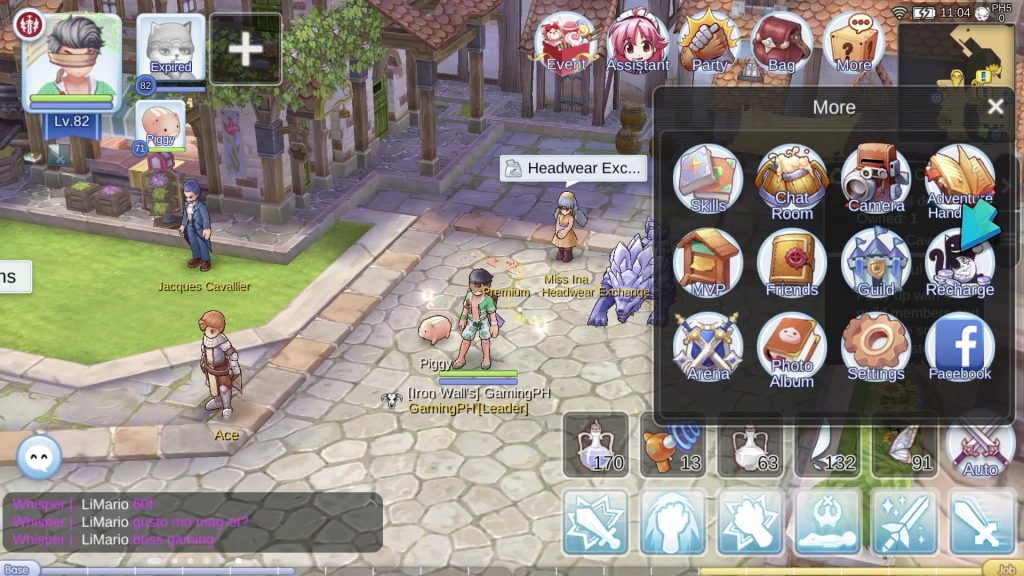This screenshot has width=1024, height=576.
Task: Open the Guild menu
Action: 875,262
